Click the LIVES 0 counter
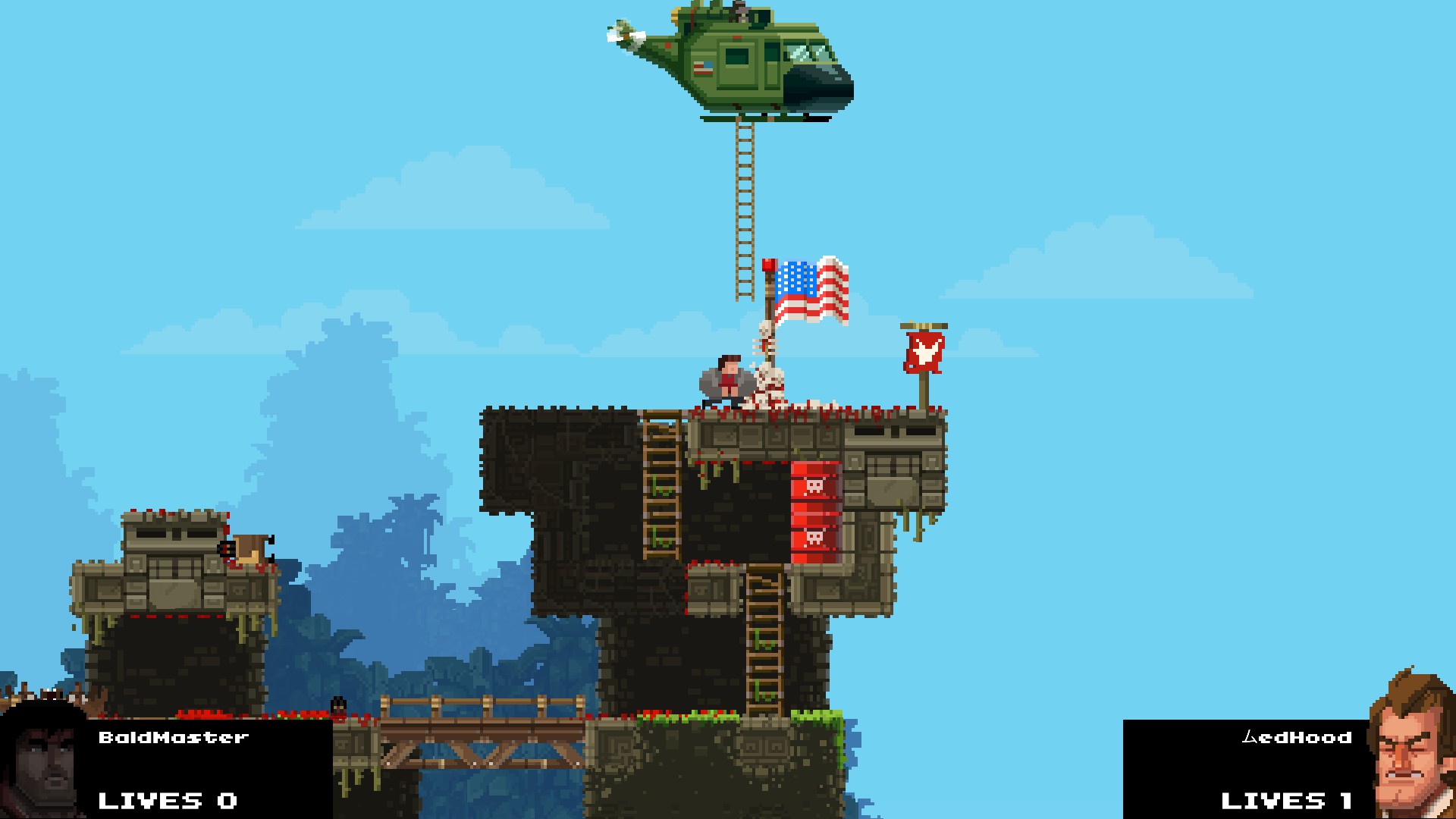The height and width of the screenshot is (819, 1456). pos(168,799)
